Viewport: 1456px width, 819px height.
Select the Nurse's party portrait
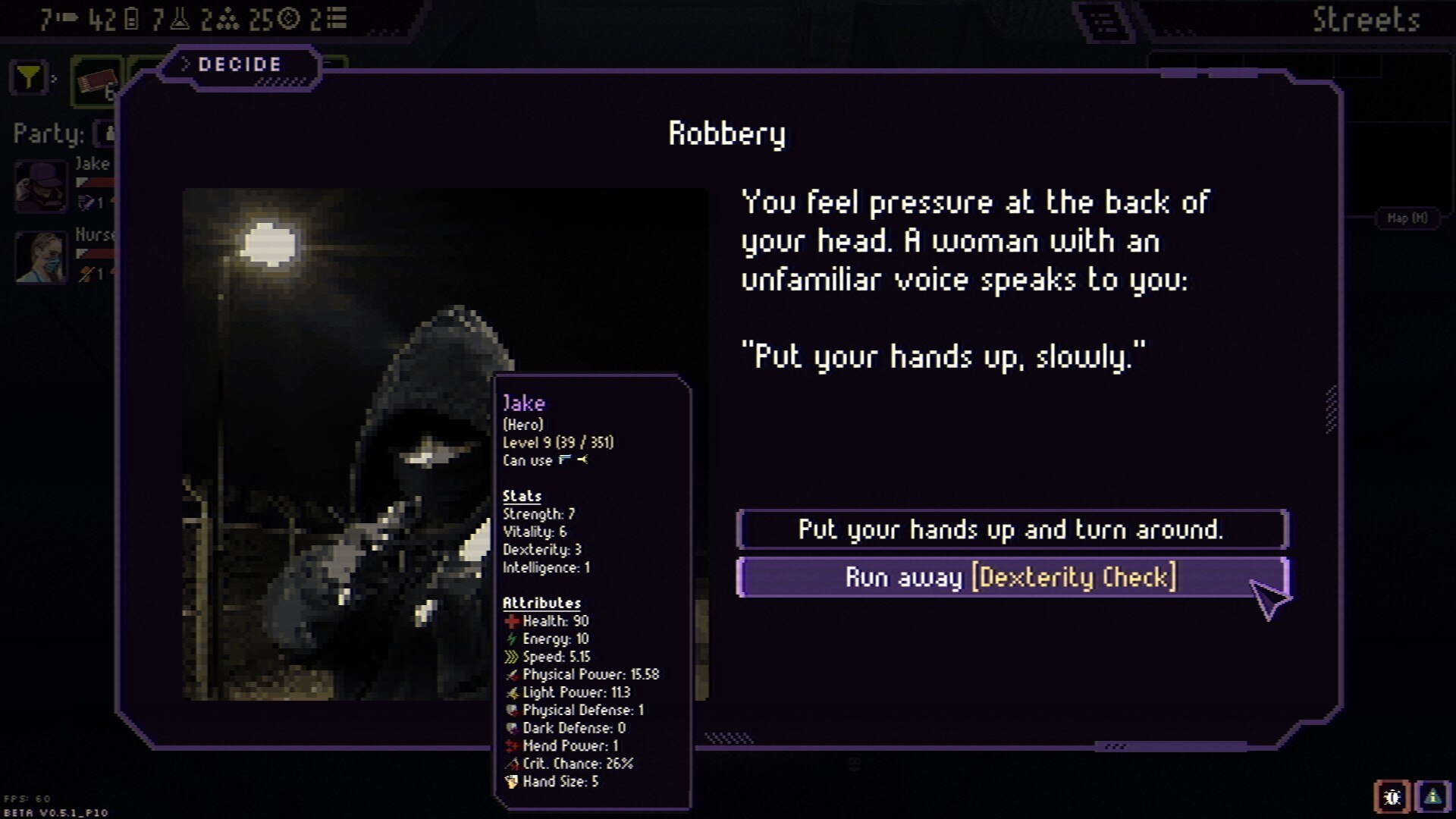(41, 256)
